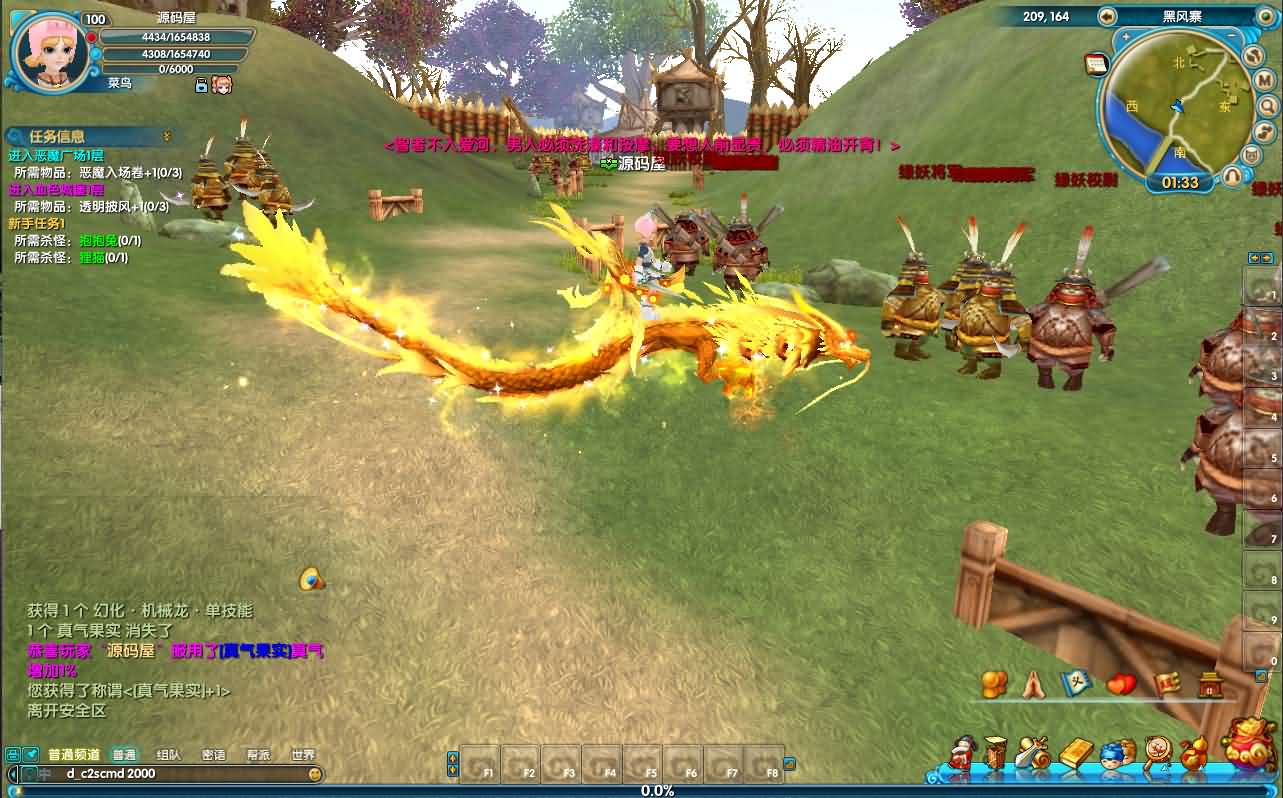
Task: Open the sword and scroll icon
Action: point(1031,753)
